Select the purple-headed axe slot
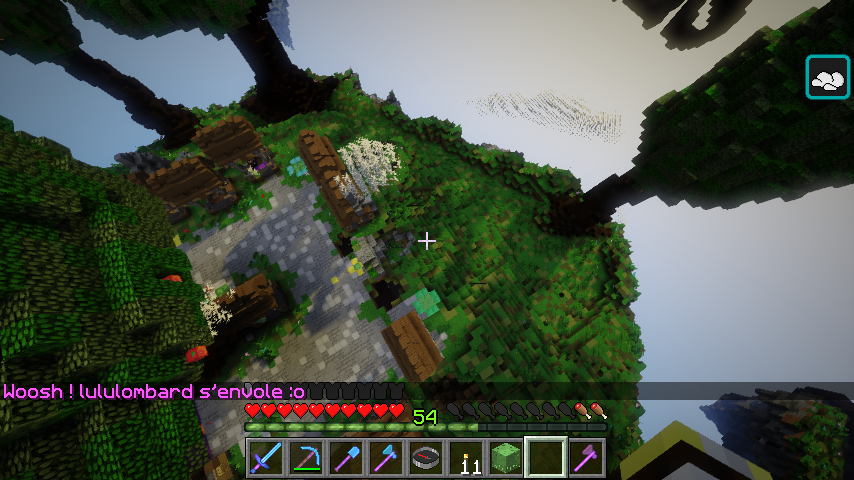Viewport: 854px width, 480px height. click(586, 458)
